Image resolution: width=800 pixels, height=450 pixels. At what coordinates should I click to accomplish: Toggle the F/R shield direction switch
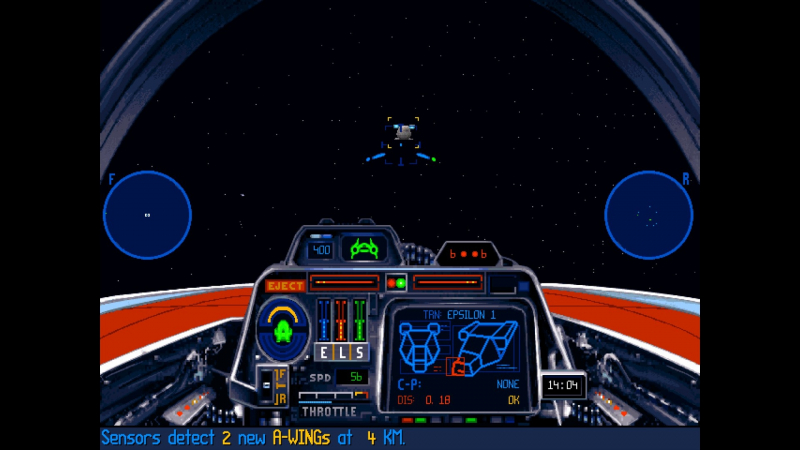point(271,386)
